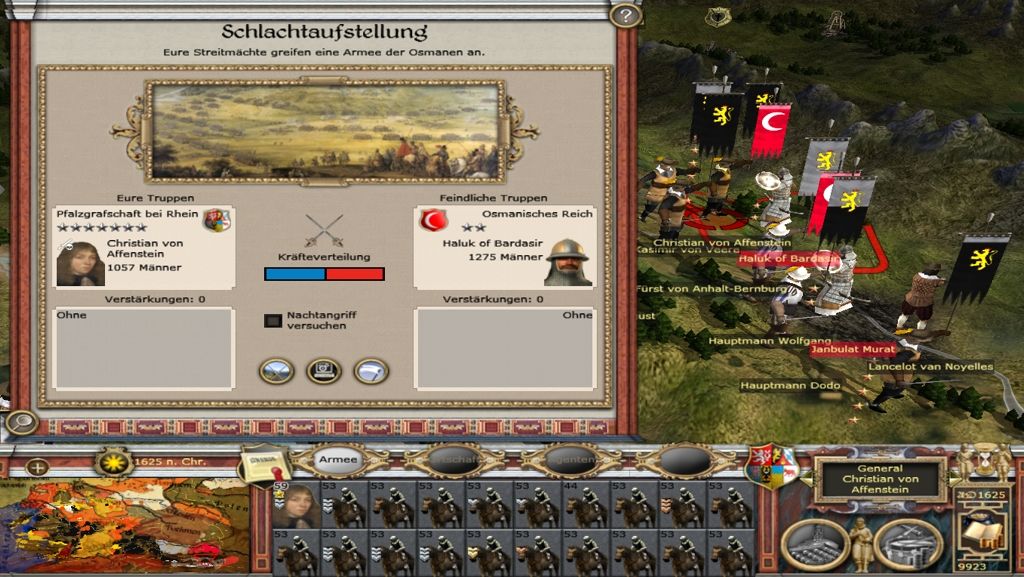Auto-resolve the battle via the computer icon
Viewport: 1024px width, 577px height.
pyautogui.click(x=324, y=371)
